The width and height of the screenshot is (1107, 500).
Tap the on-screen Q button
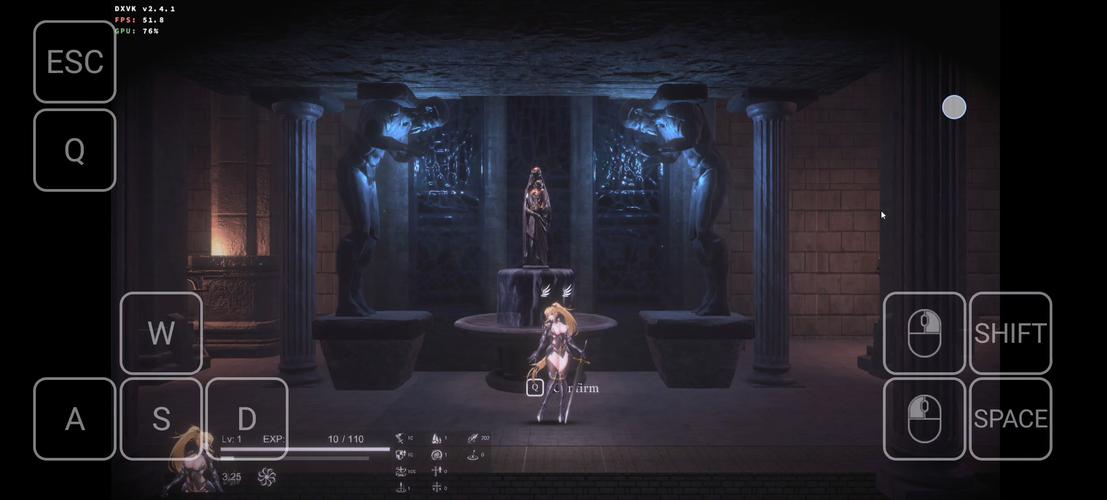(x=75, y=150)
